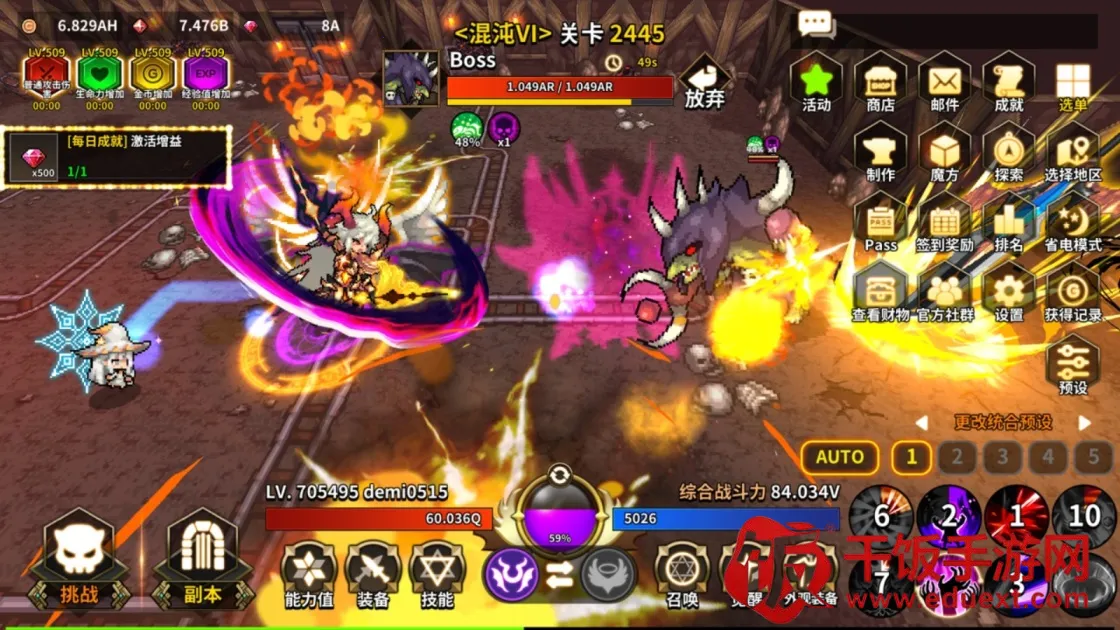
Task: Open 选择地区 region selection
Action: 1073,151
